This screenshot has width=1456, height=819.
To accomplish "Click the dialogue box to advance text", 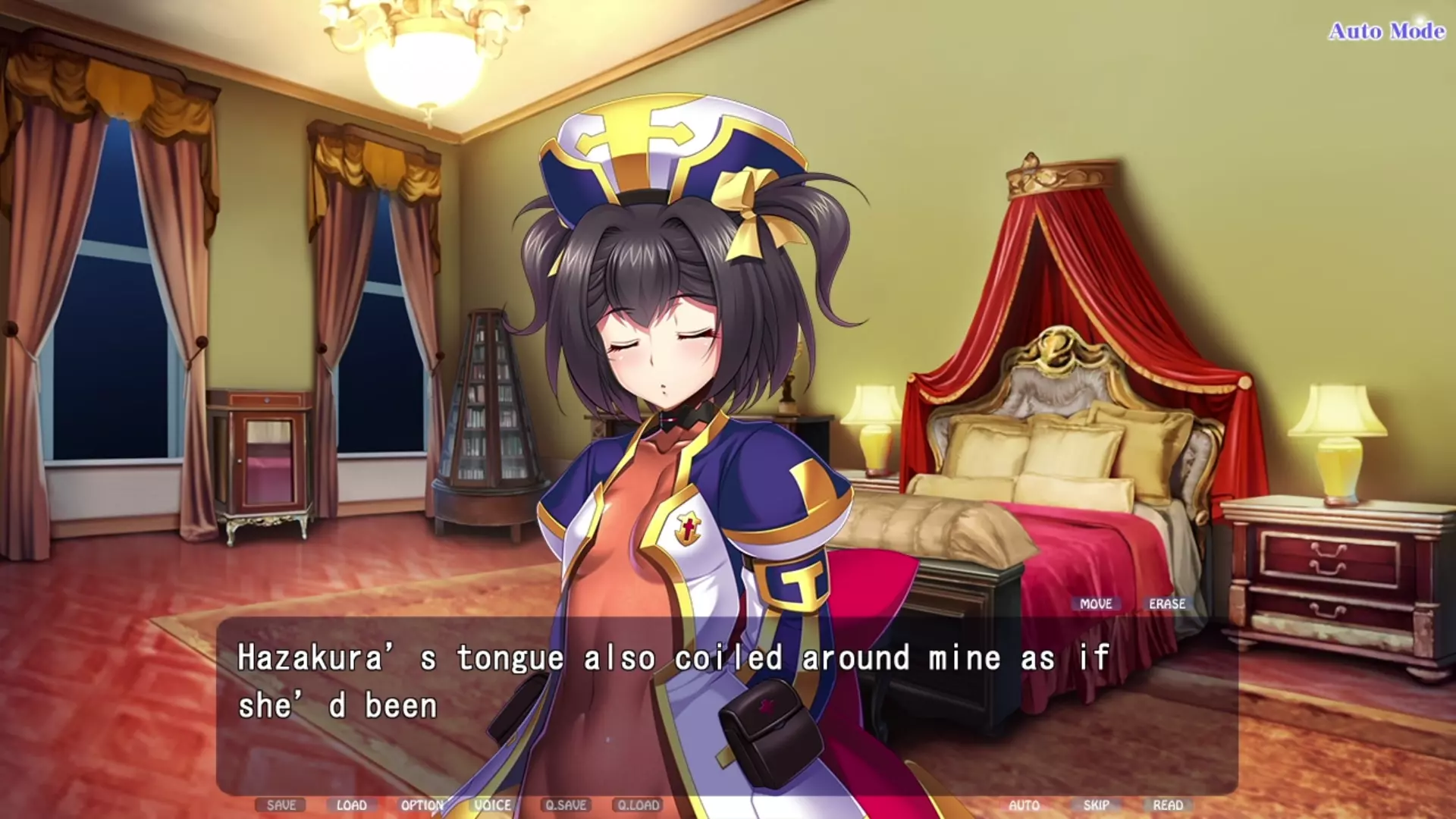I will tap(726, 705).
